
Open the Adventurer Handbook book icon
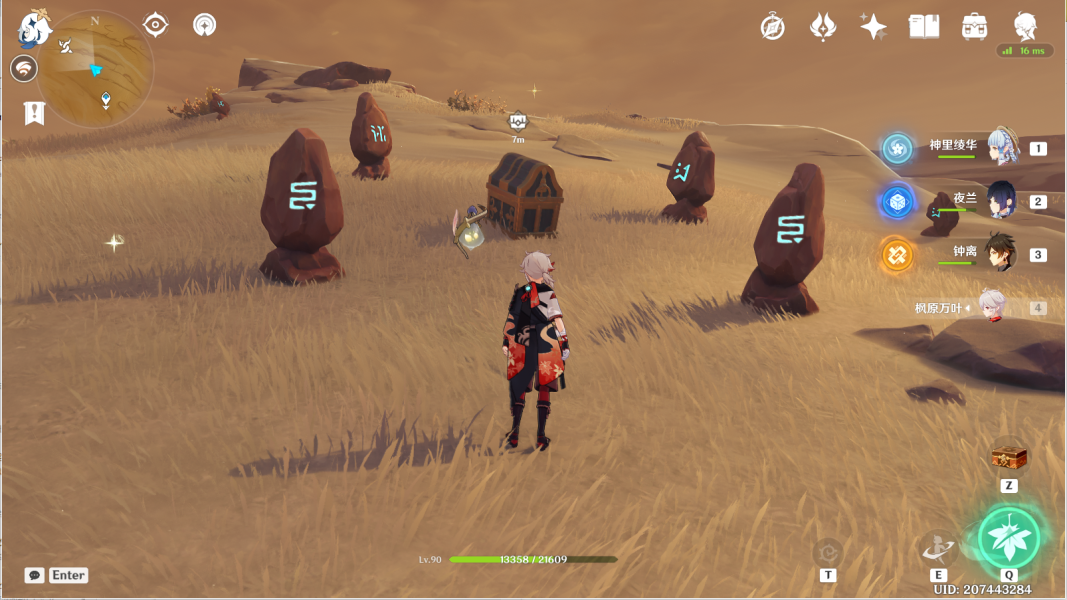[x=924, y=27]
